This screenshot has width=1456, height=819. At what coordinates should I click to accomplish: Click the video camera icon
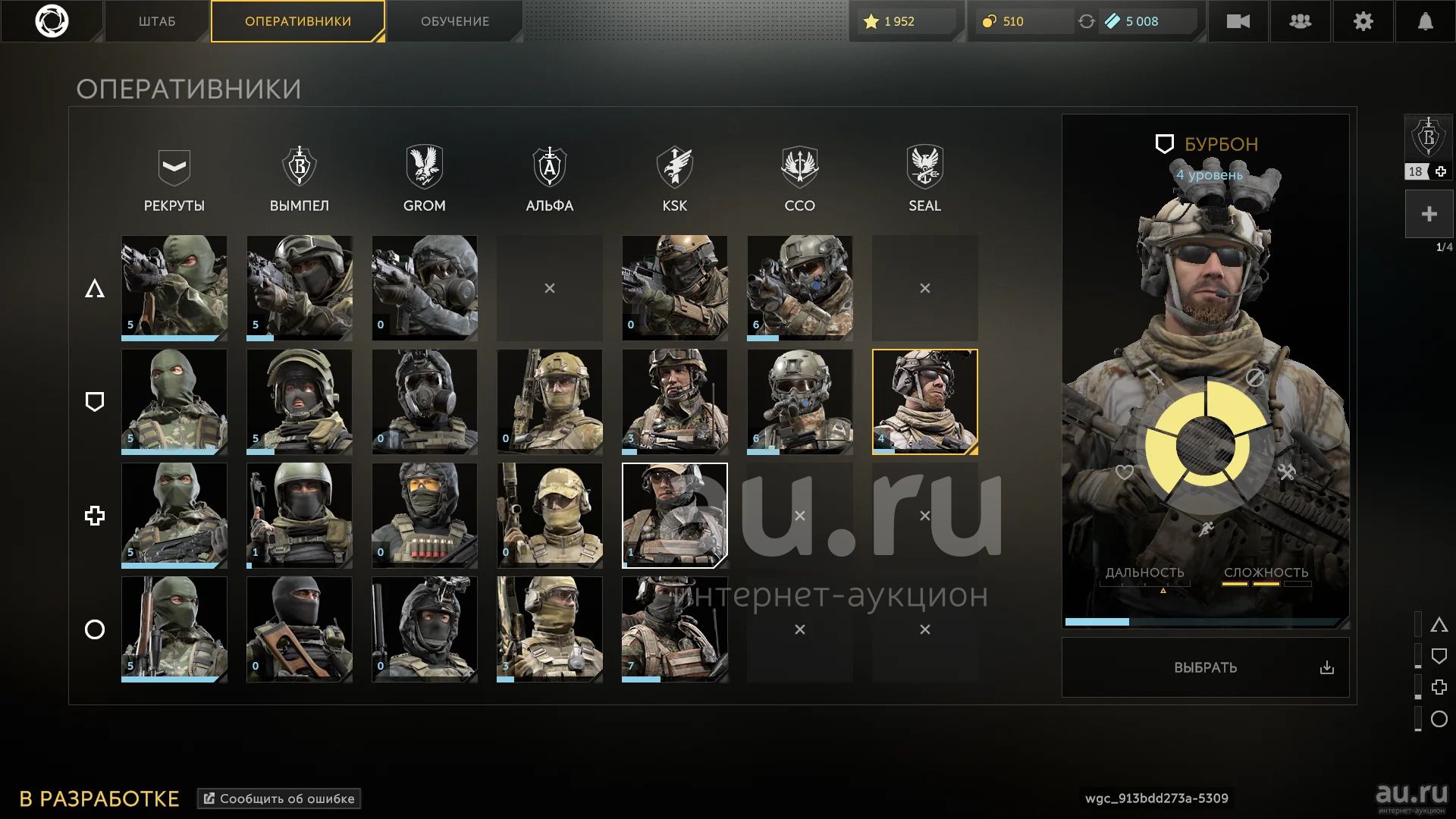tap(1238, 21)
